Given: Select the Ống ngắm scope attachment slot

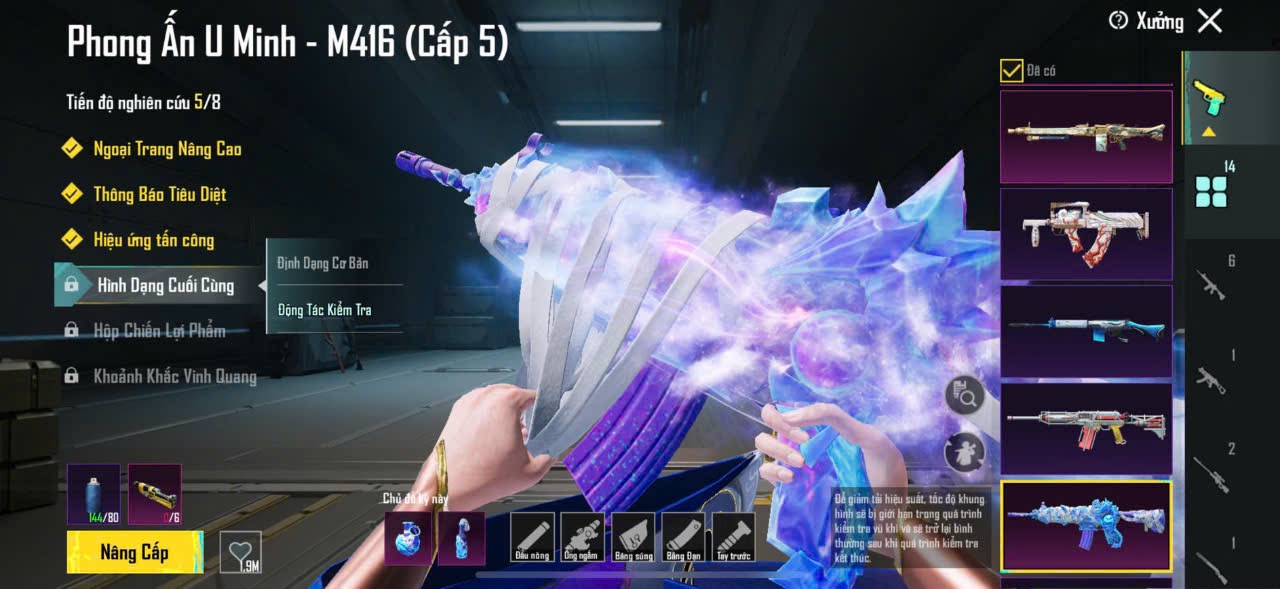Looking at the screenshot, I should point(582,537).
